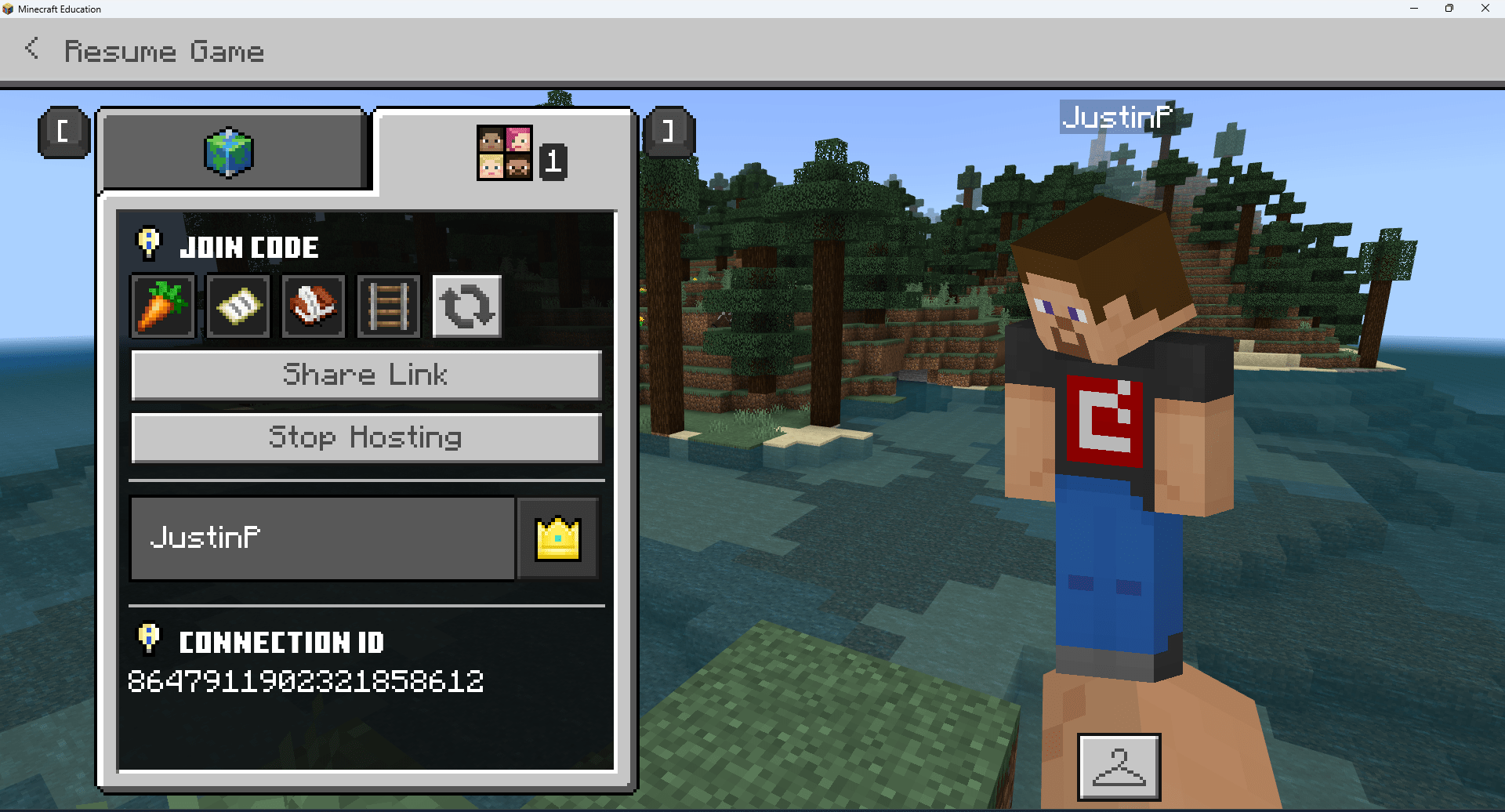The height and width of the screenshot is (812, 1505).
Task: Click the crown host icon next to JustinP
Action: tap(557, 538)
